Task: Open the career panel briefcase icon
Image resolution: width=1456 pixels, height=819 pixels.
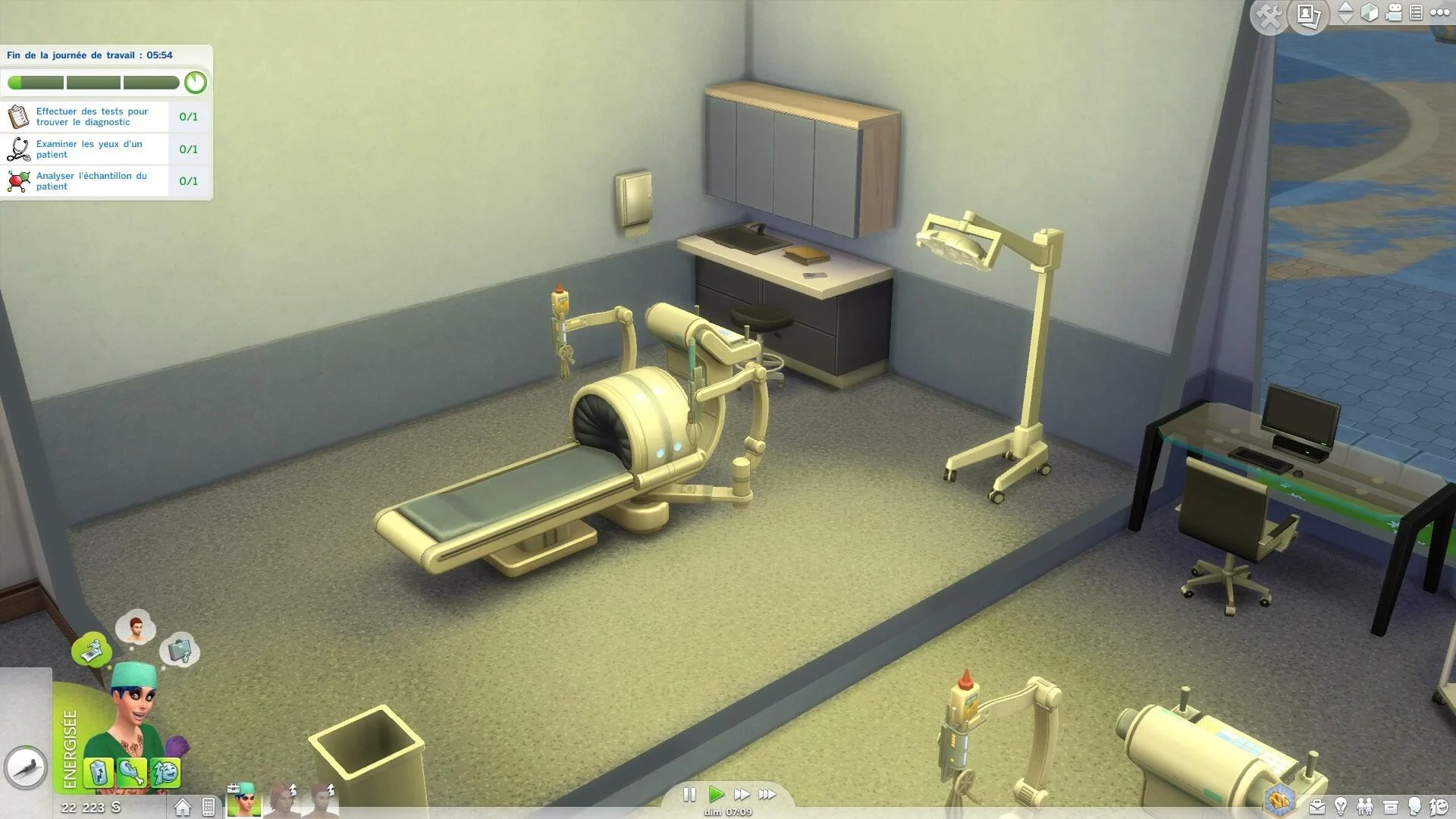Action: tap(1318, 806)
